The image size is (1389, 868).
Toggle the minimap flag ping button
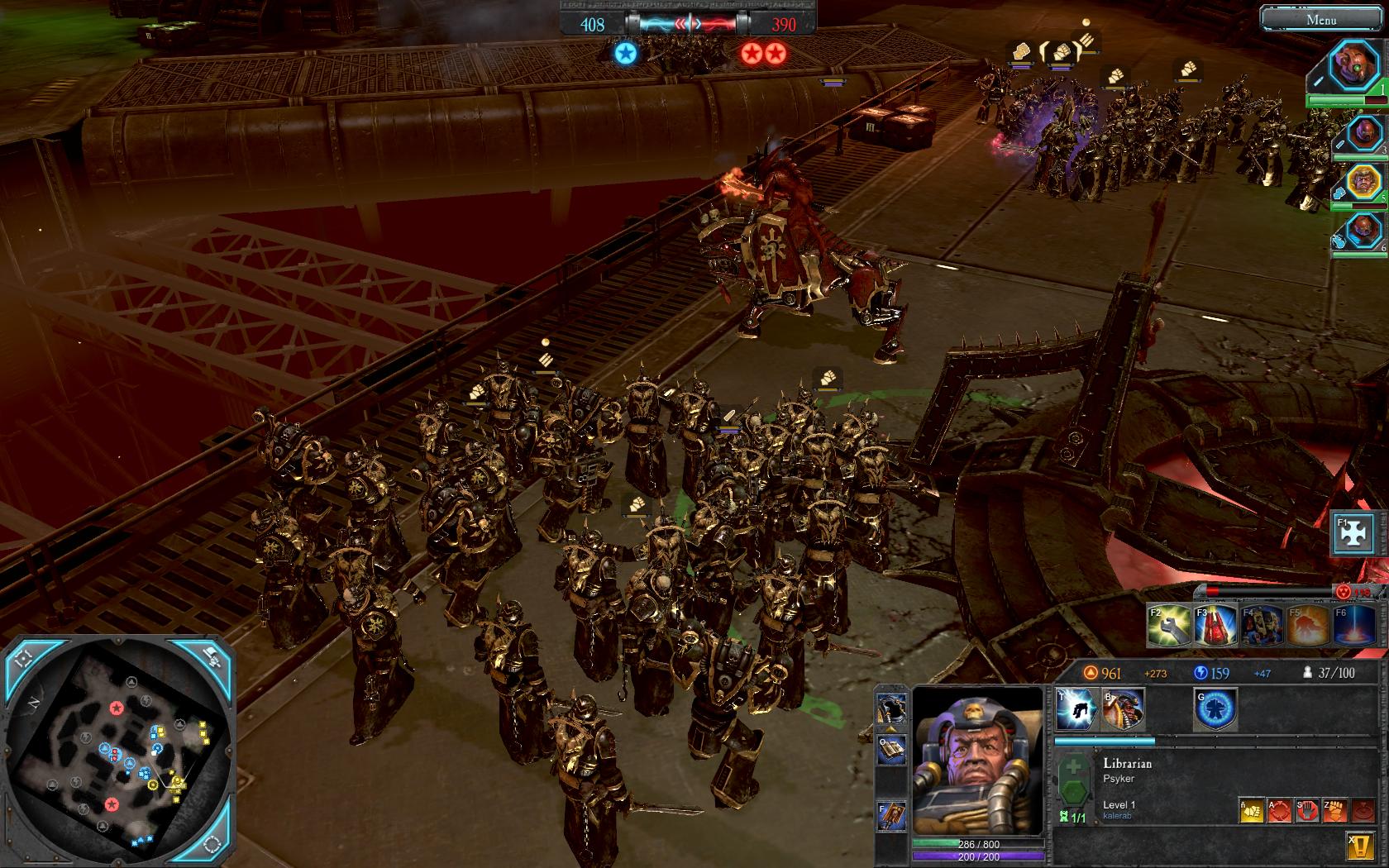point(212,659)
